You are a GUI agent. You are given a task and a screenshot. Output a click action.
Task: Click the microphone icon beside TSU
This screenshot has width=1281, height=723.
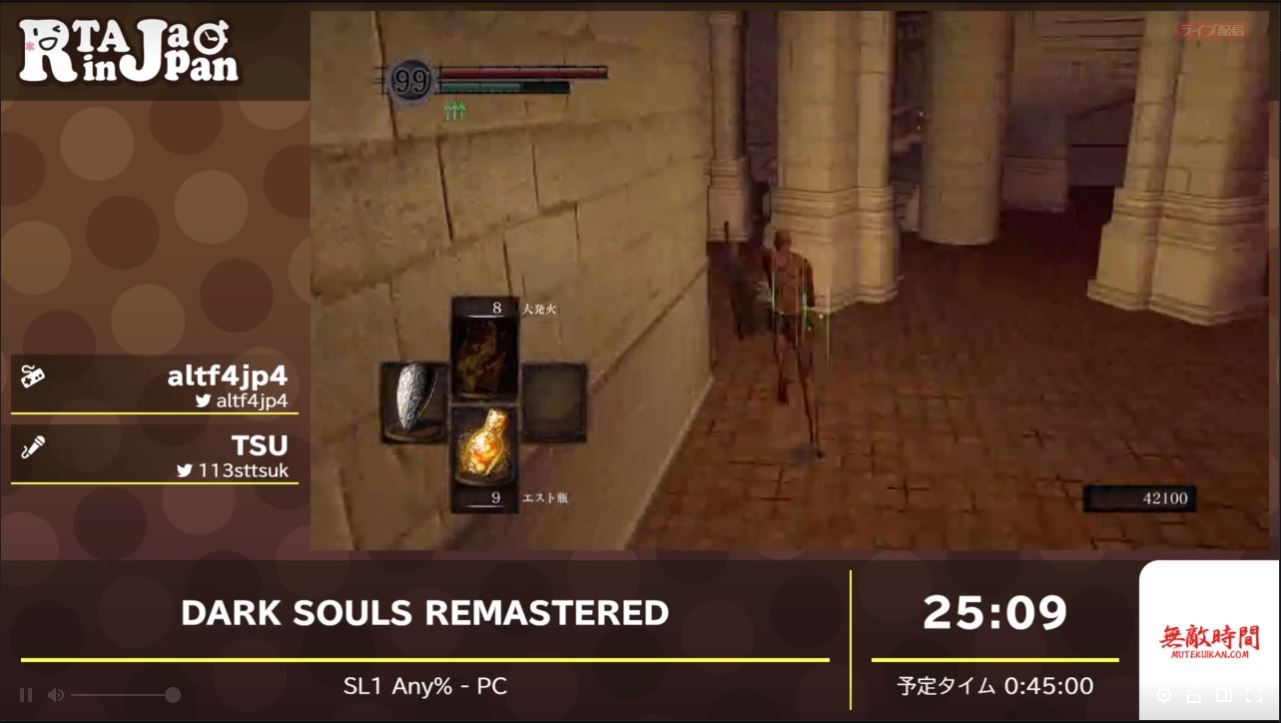(x=34, y=446)
